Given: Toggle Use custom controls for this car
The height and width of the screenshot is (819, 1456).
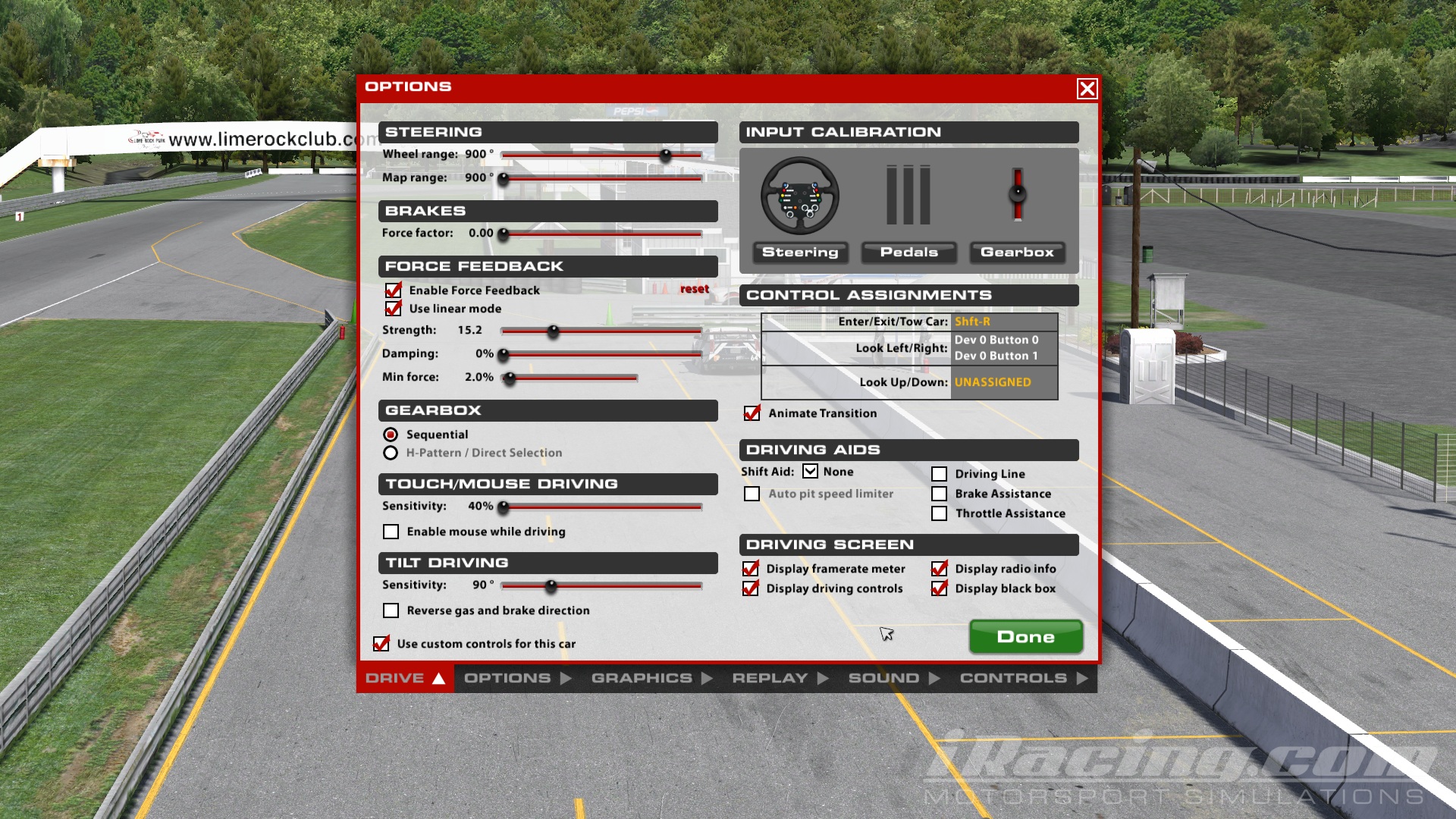Looking at the screenshot, I should 381,644.
